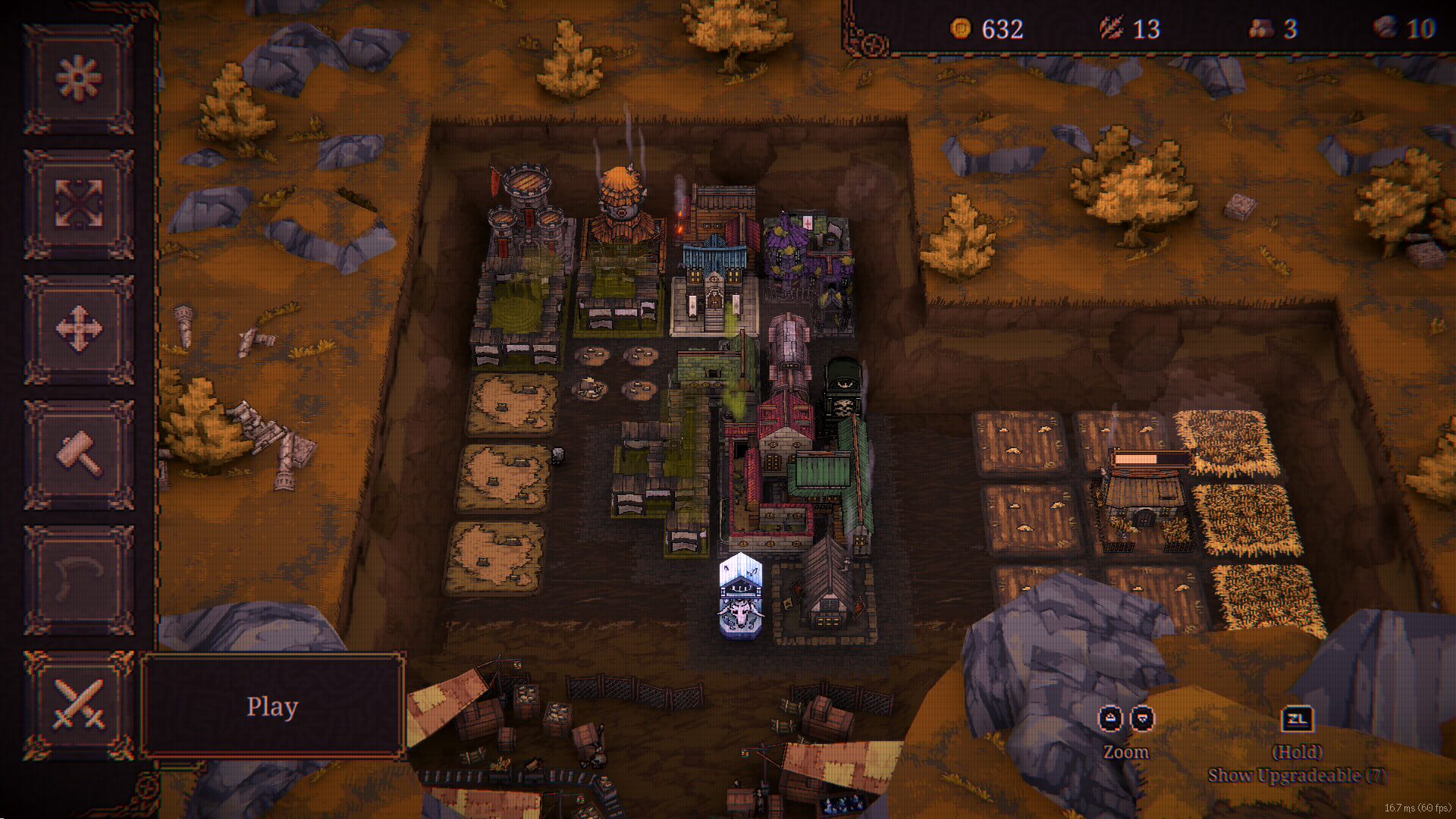Click the Play label panel

tap(272, 706)
